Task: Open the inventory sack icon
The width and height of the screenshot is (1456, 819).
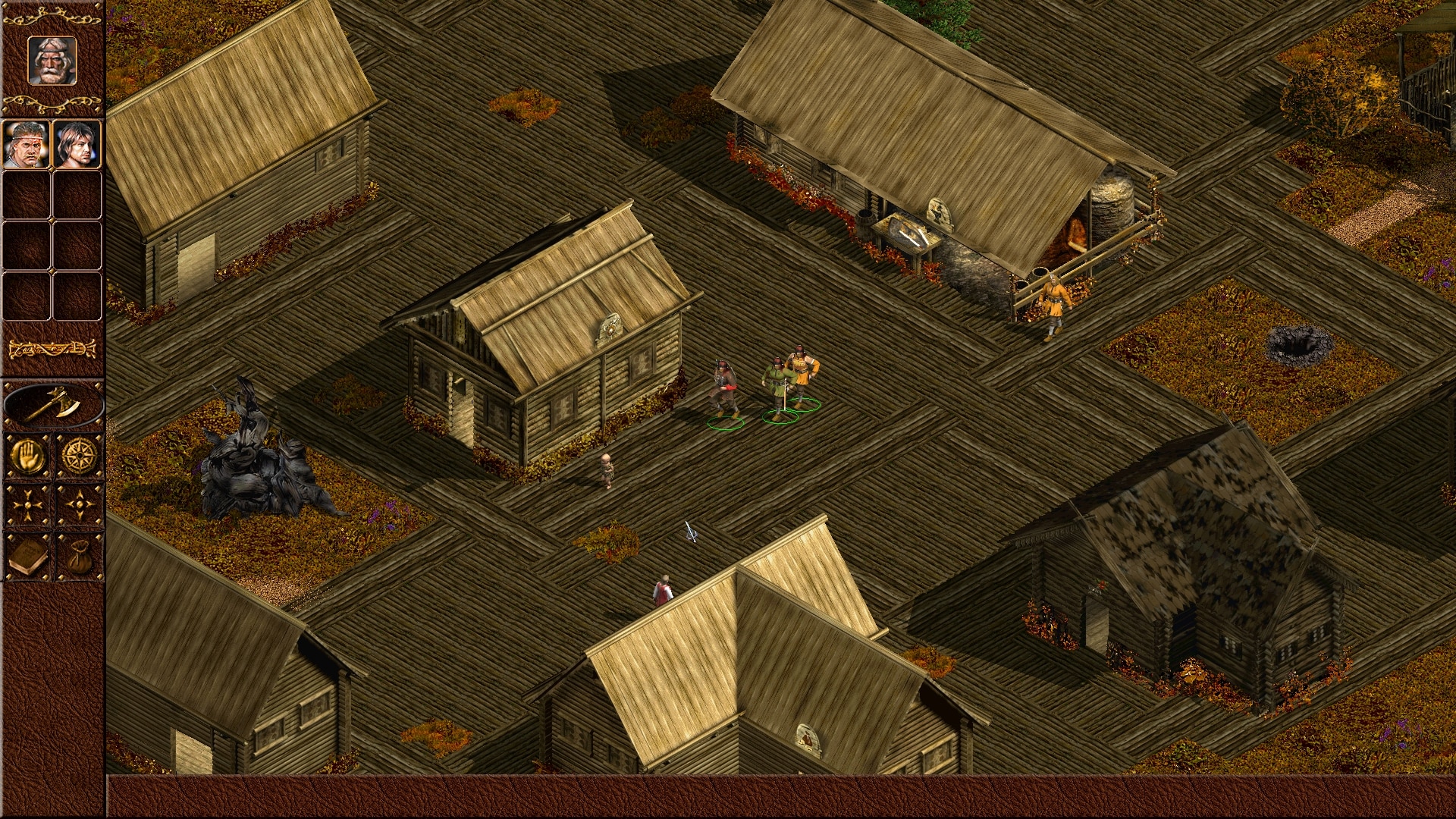Action: click(79, 557)
